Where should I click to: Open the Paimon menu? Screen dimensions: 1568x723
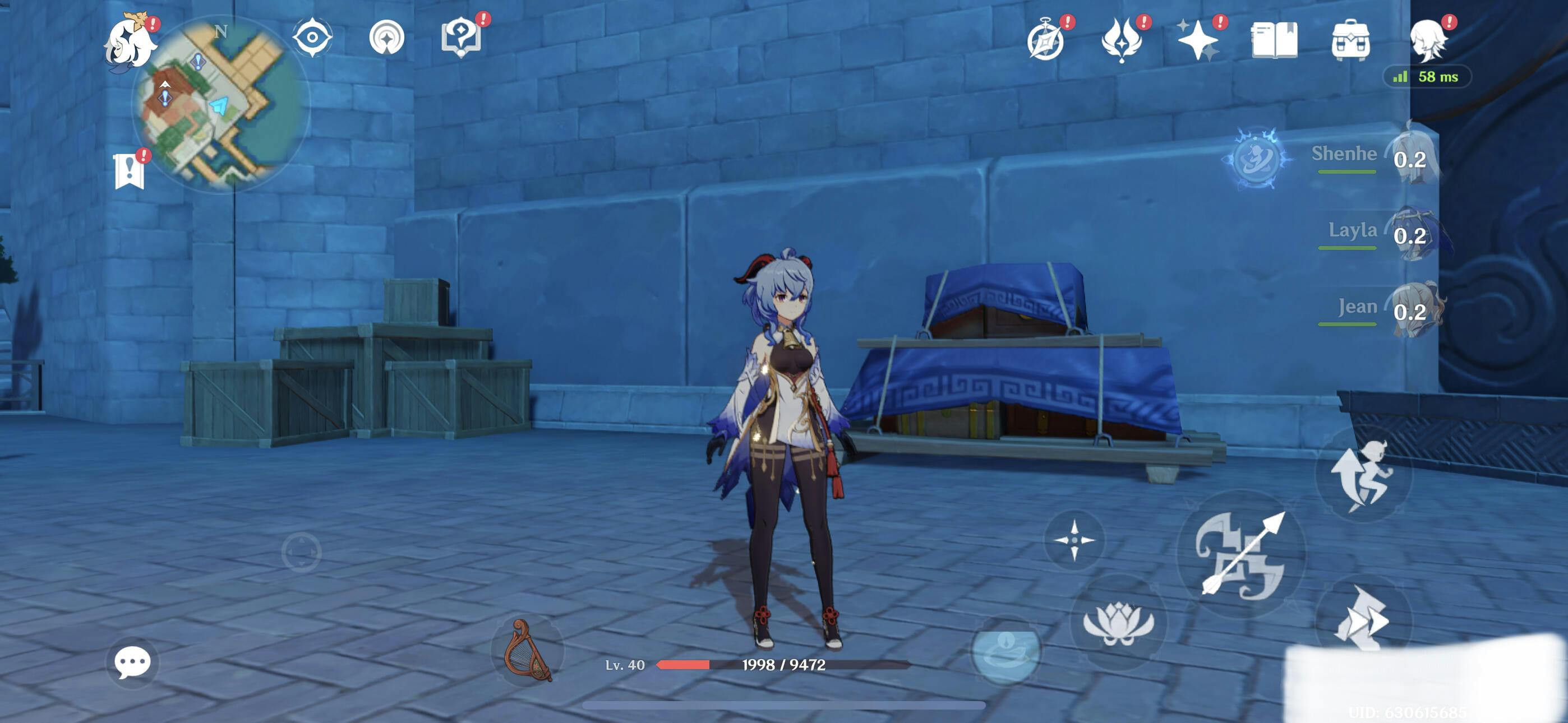(x=130, y=44)
